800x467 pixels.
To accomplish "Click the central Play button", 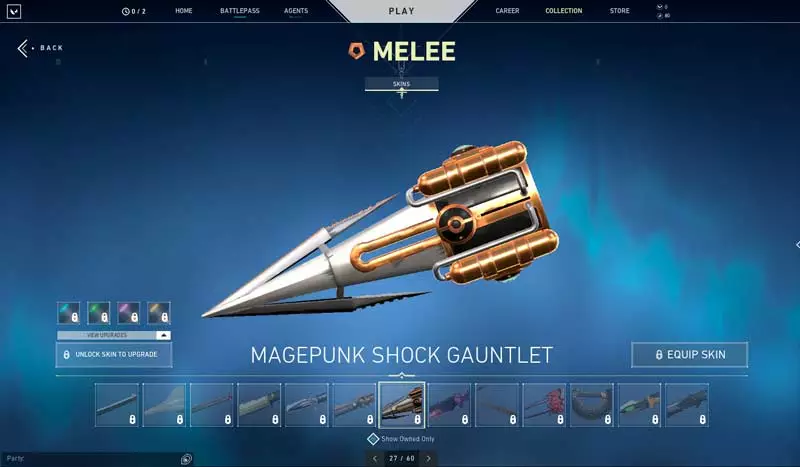I will pos(401,11).
